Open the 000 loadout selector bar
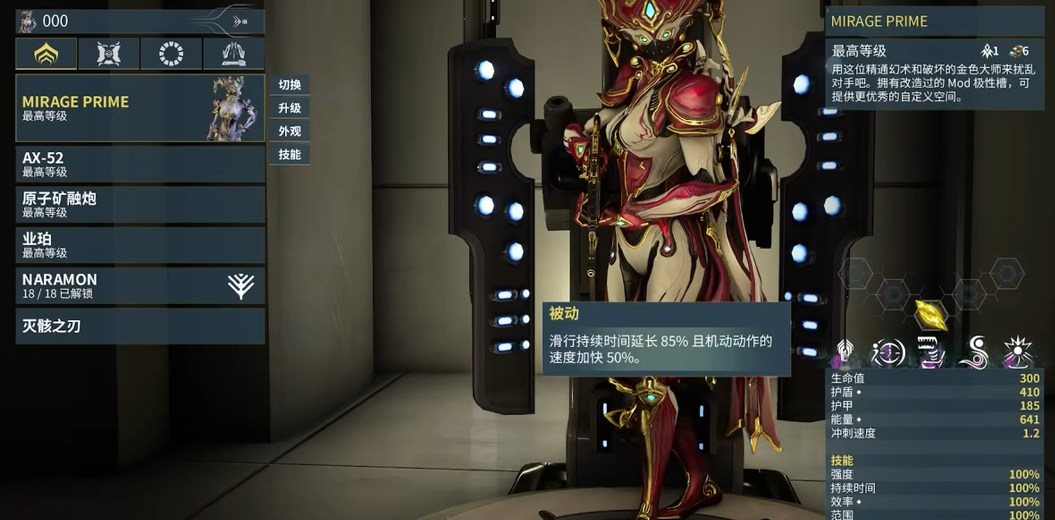This screenshot has width=1055, height=520. [x=140, y=21]
